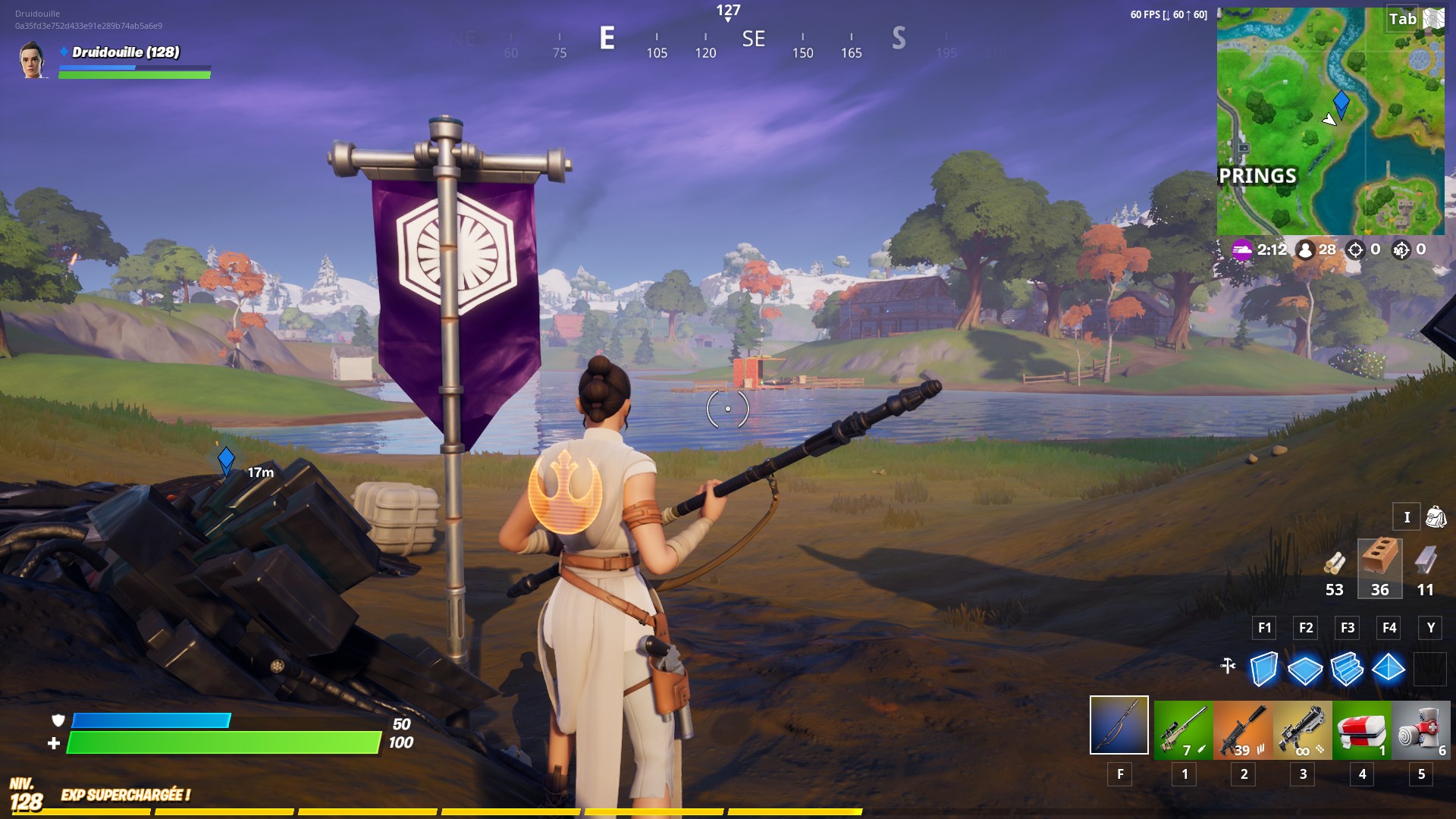Select the wall build piece icon
The height and width of the screenshot is (819, 1456).
(x=1263, y=669)
